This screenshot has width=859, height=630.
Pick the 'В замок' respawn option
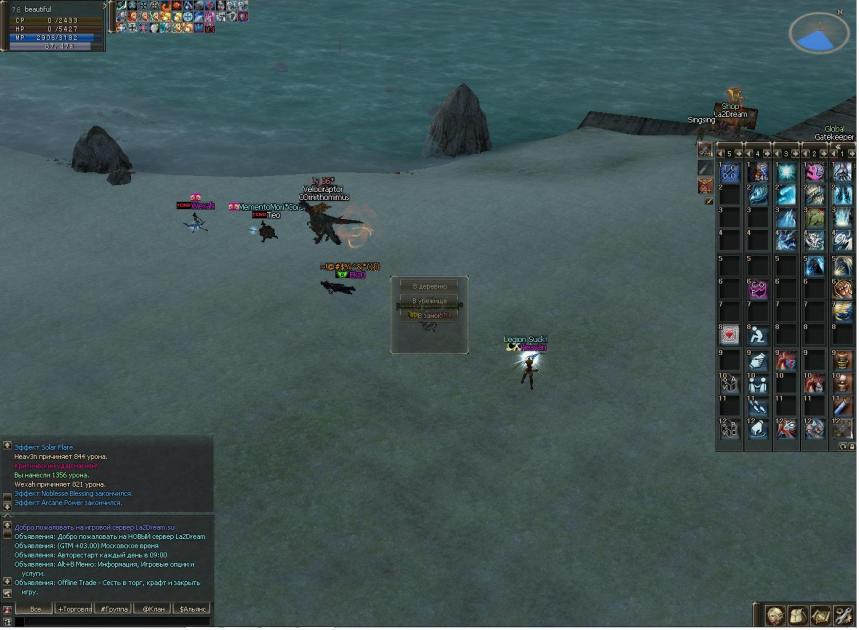point(428,316)
